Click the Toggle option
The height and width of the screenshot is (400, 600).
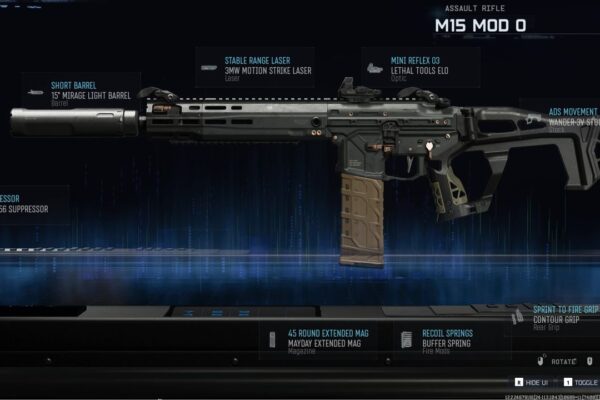[581, 382]
